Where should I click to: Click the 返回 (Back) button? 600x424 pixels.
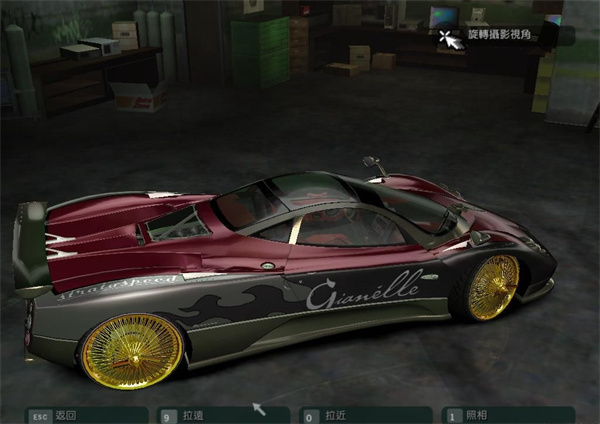[66, 415]
